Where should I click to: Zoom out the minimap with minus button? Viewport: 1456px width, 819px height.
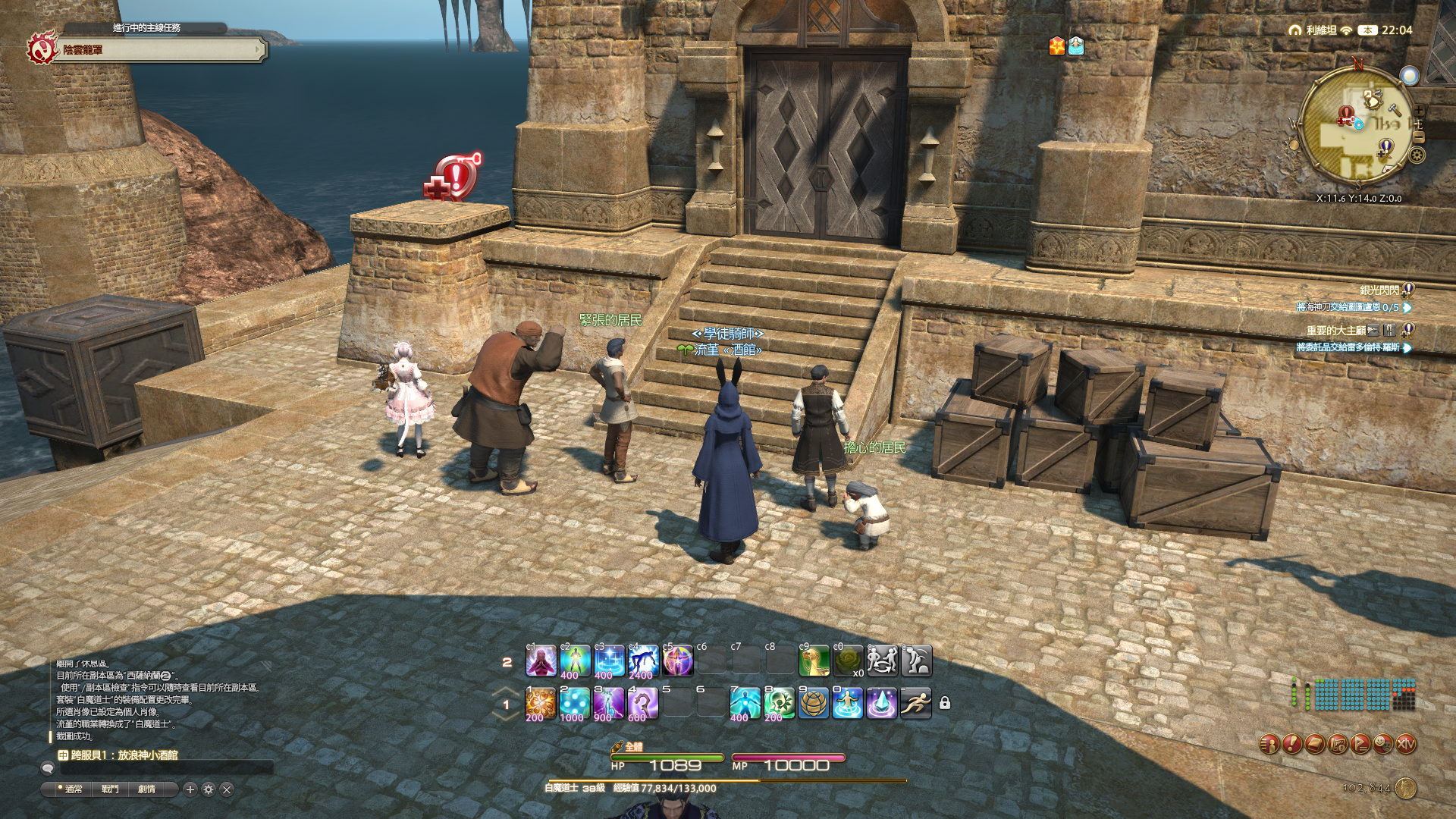pos(1419,136)
